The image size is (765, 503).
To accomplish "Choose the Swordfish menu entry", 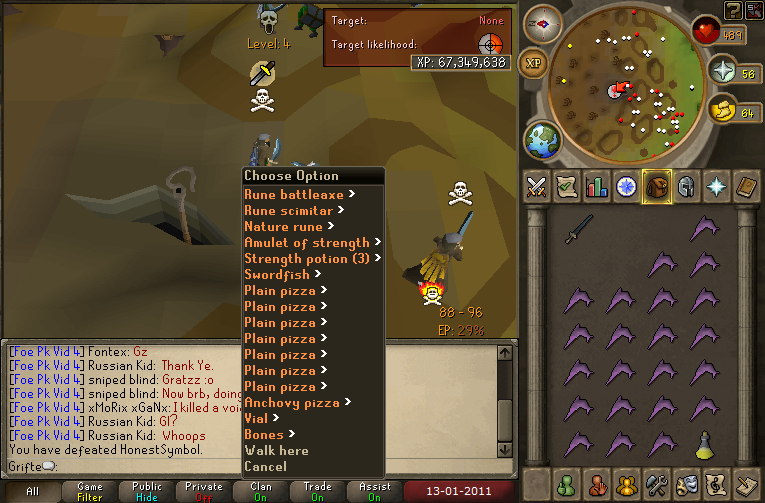I will 276,275.
